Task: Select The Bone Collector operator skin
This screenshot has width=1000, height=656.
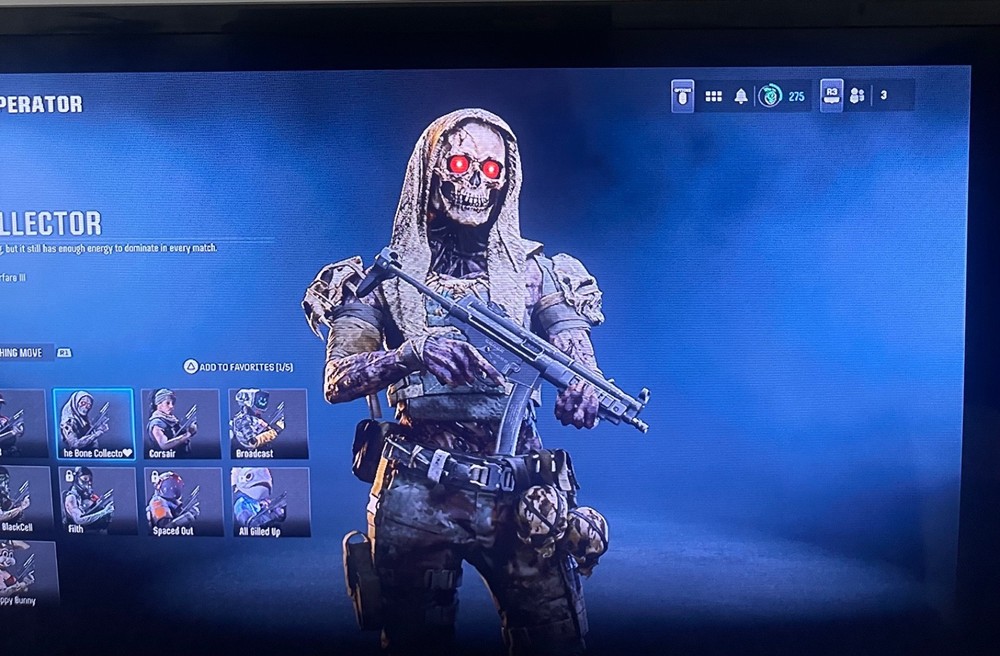Action: coord(93,424)
